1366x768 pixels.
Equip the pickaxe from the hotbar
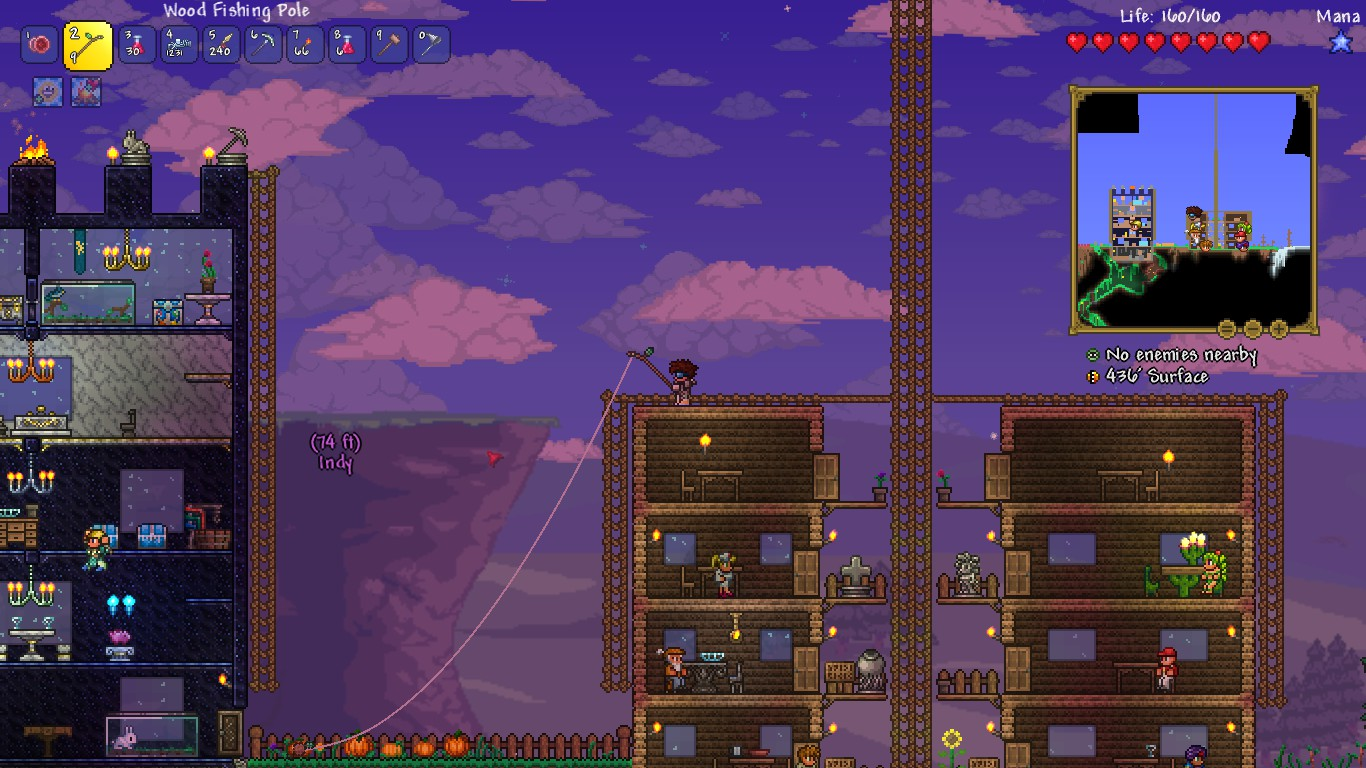pos(263,45)
